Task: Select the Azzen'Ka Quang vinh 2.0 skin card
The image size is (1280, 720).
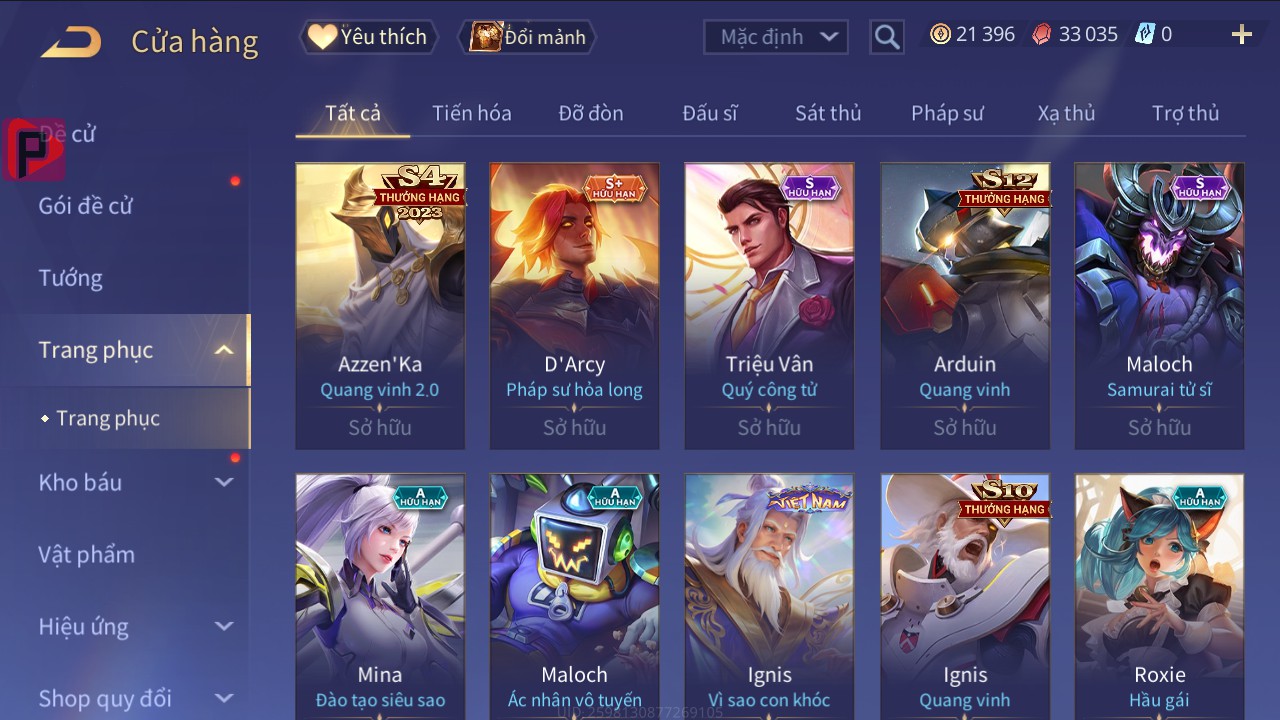Action: (x=380, y=305)
